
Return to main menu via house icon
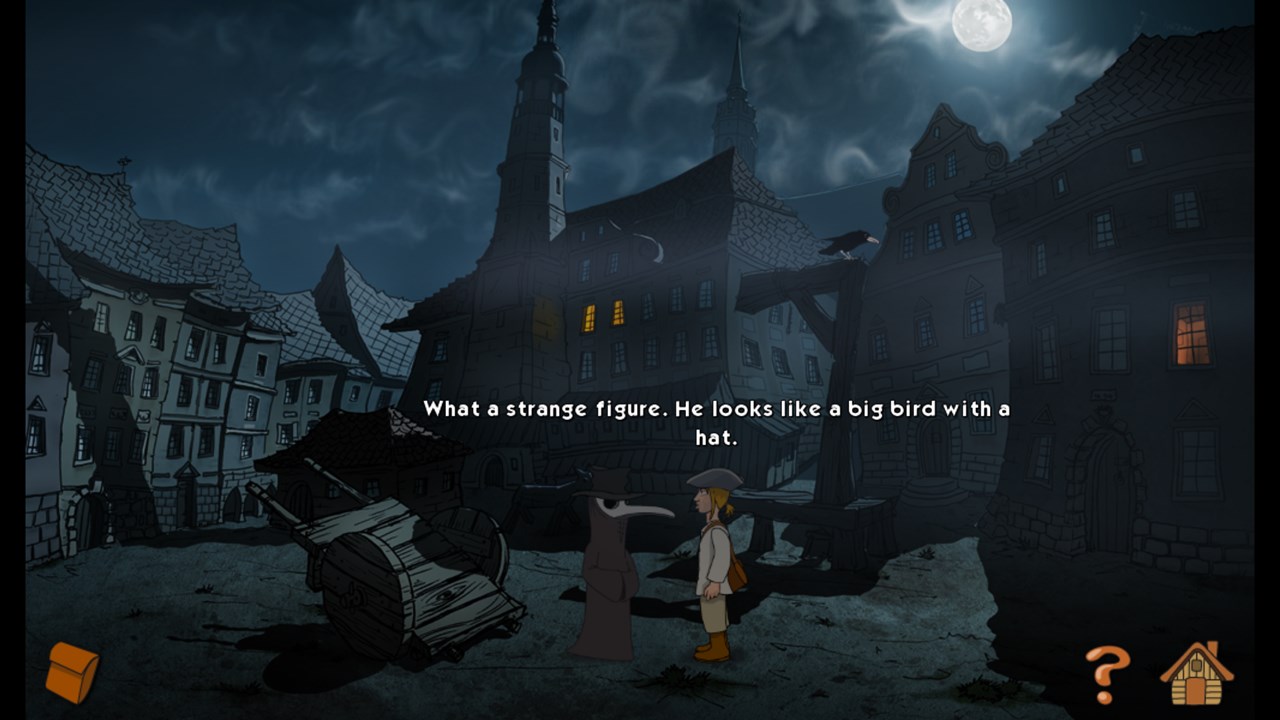1197,674
